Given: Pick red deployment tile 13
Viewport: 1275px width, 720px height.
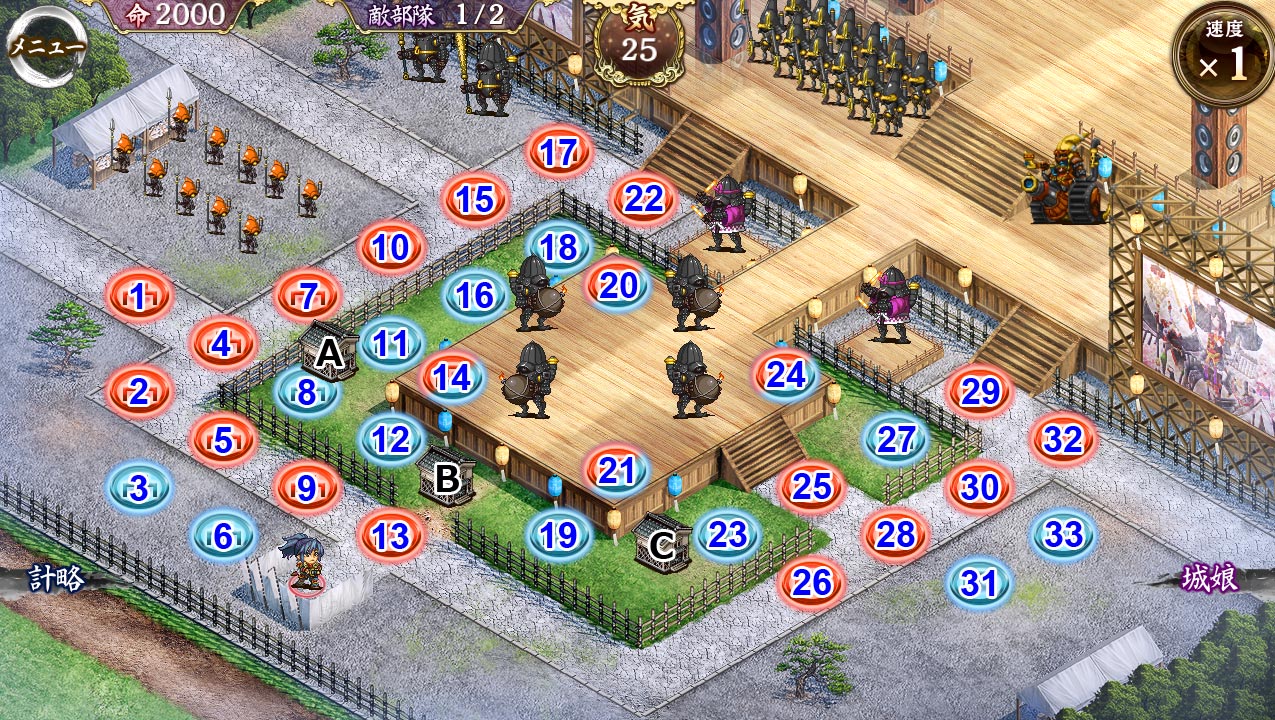Looking at the screenshot, I should (x=391, y=536).
